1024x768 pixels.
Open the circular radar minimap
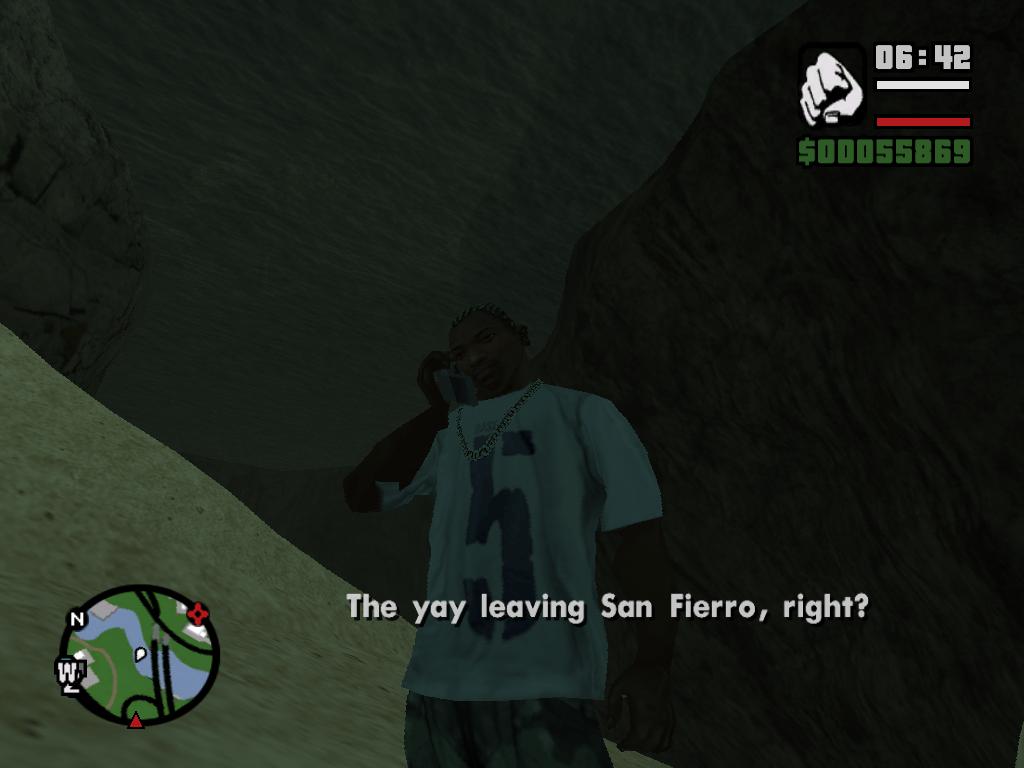pyautogui.click(x=138, y=654)
